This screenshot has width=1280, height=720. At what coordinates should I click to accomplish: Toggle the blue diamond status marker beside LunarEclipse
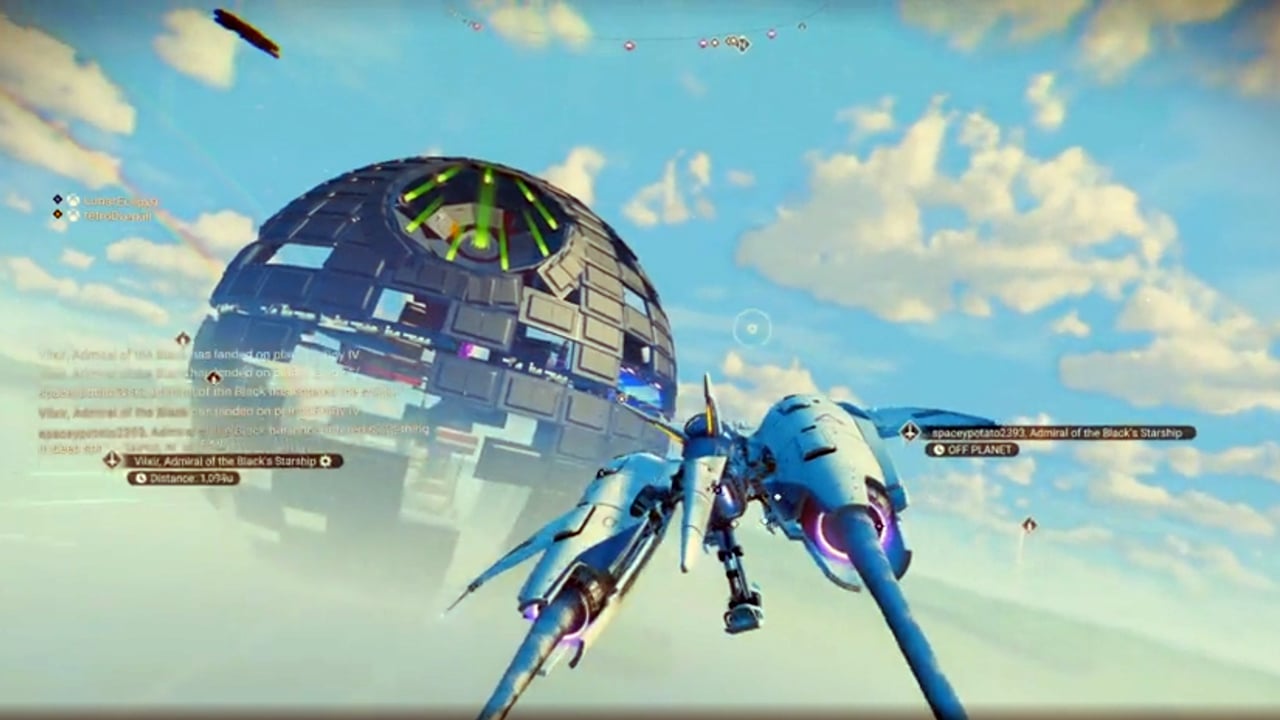[57, 198]
